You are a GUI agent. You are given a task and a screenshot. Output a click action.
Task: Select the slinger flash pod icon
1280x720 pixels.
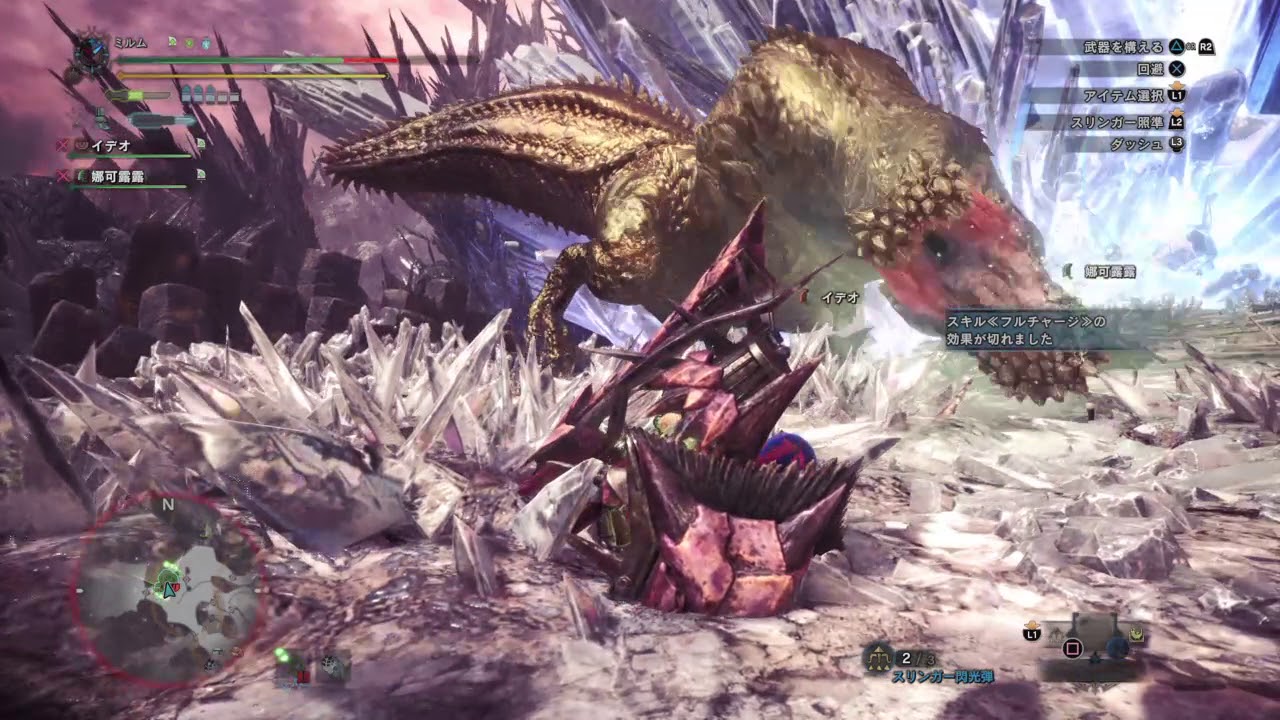click(x=879, y=657)
